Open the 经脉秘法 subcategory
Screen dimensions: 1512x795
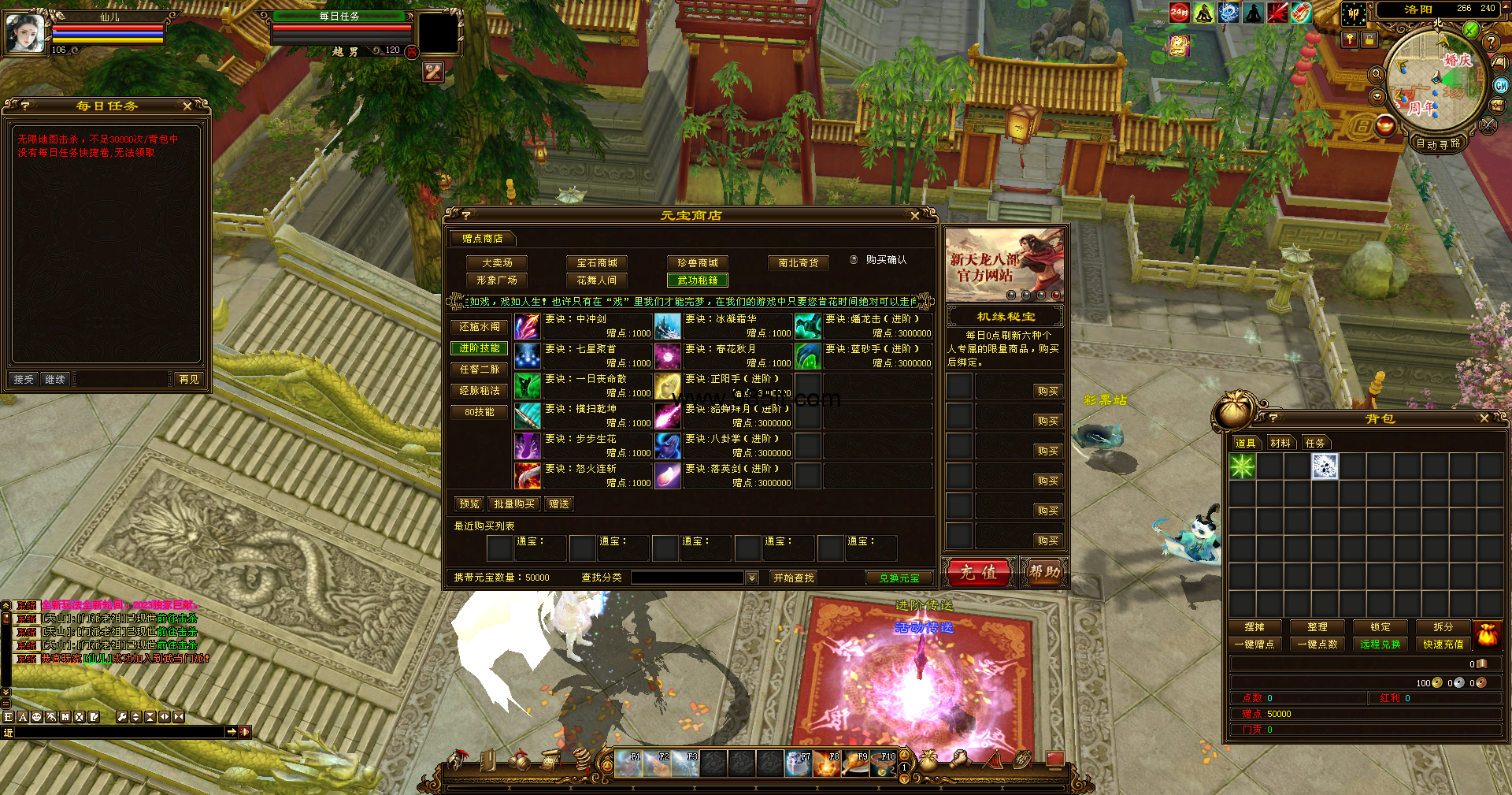click(x=479, y=390)
